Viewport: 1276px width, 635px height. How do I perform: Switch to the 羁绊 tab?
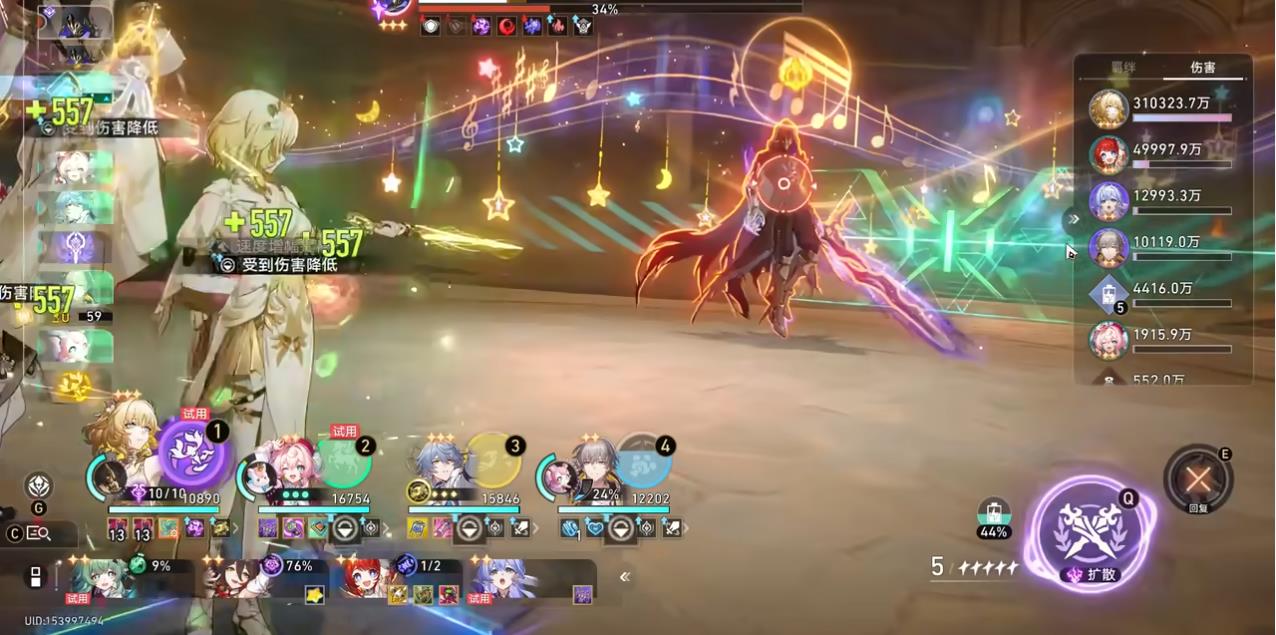tap(1124, 68)
